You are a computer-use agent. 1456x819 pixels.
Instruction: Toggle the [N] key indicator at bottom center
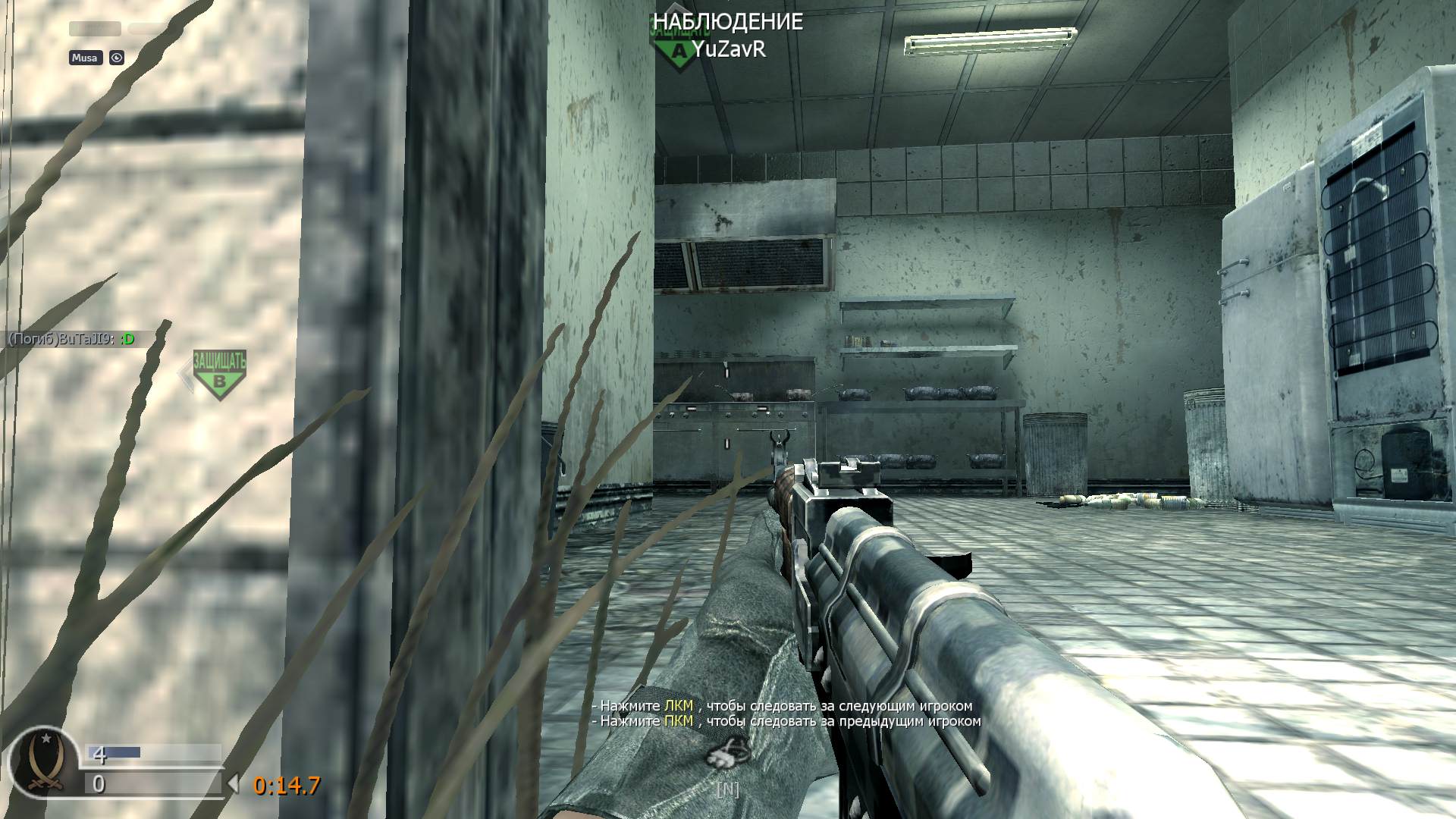[x=728, y=789]
